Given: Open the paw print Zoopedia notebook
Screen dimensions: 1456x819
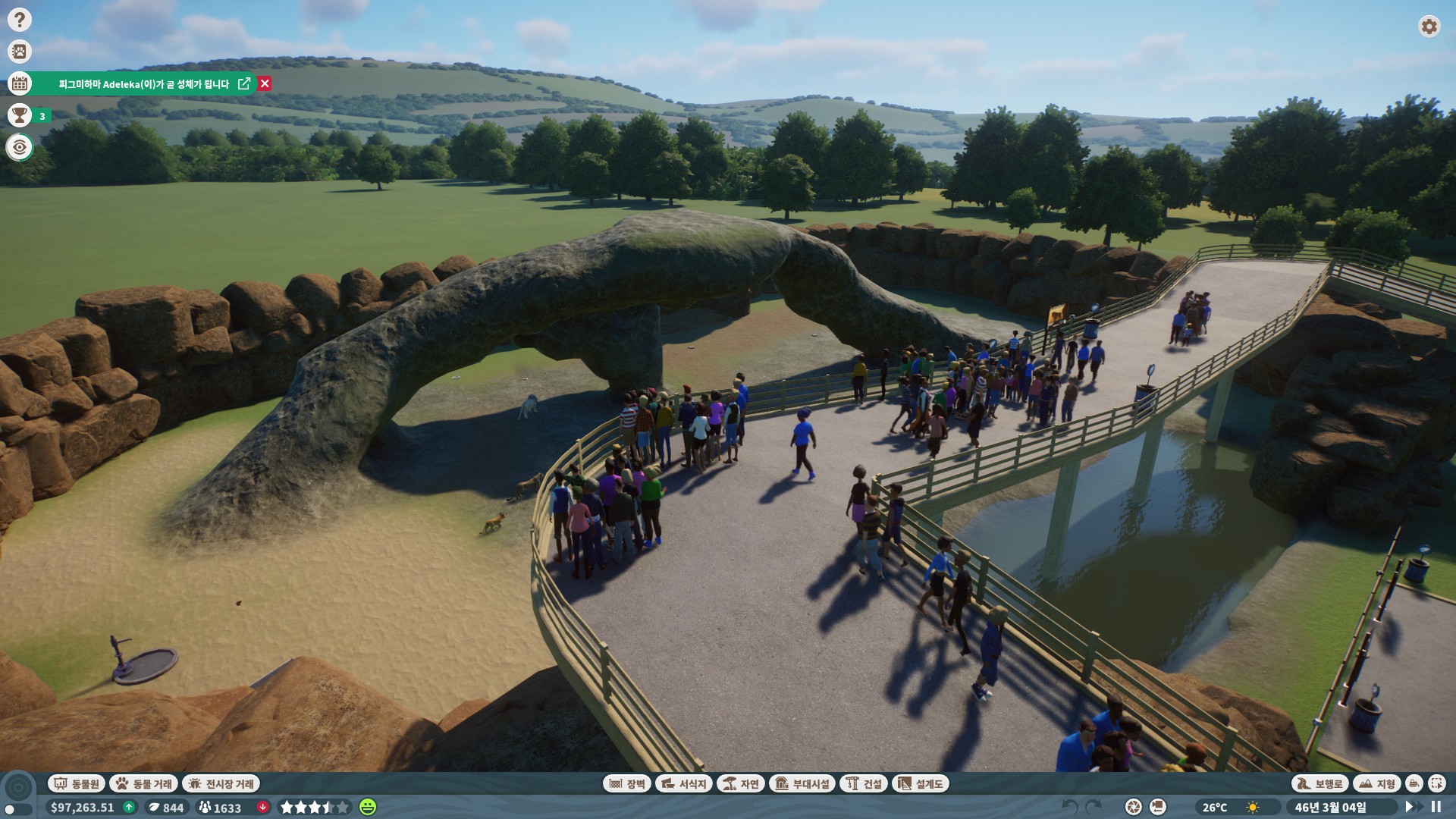Looking at the screenshot, I should coord(20,52).
